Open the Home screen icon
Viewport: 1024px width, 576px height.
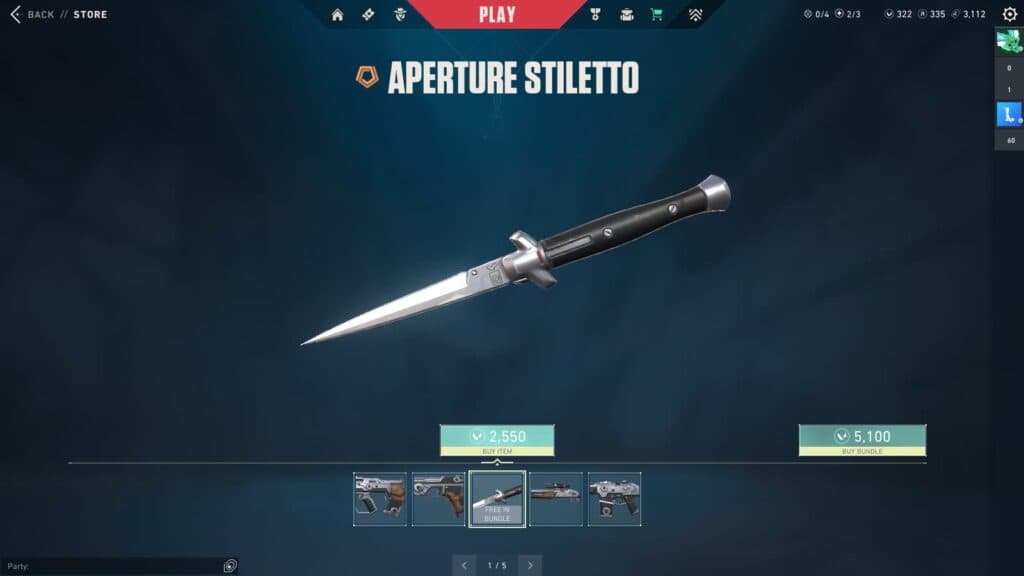coord(337,14)
